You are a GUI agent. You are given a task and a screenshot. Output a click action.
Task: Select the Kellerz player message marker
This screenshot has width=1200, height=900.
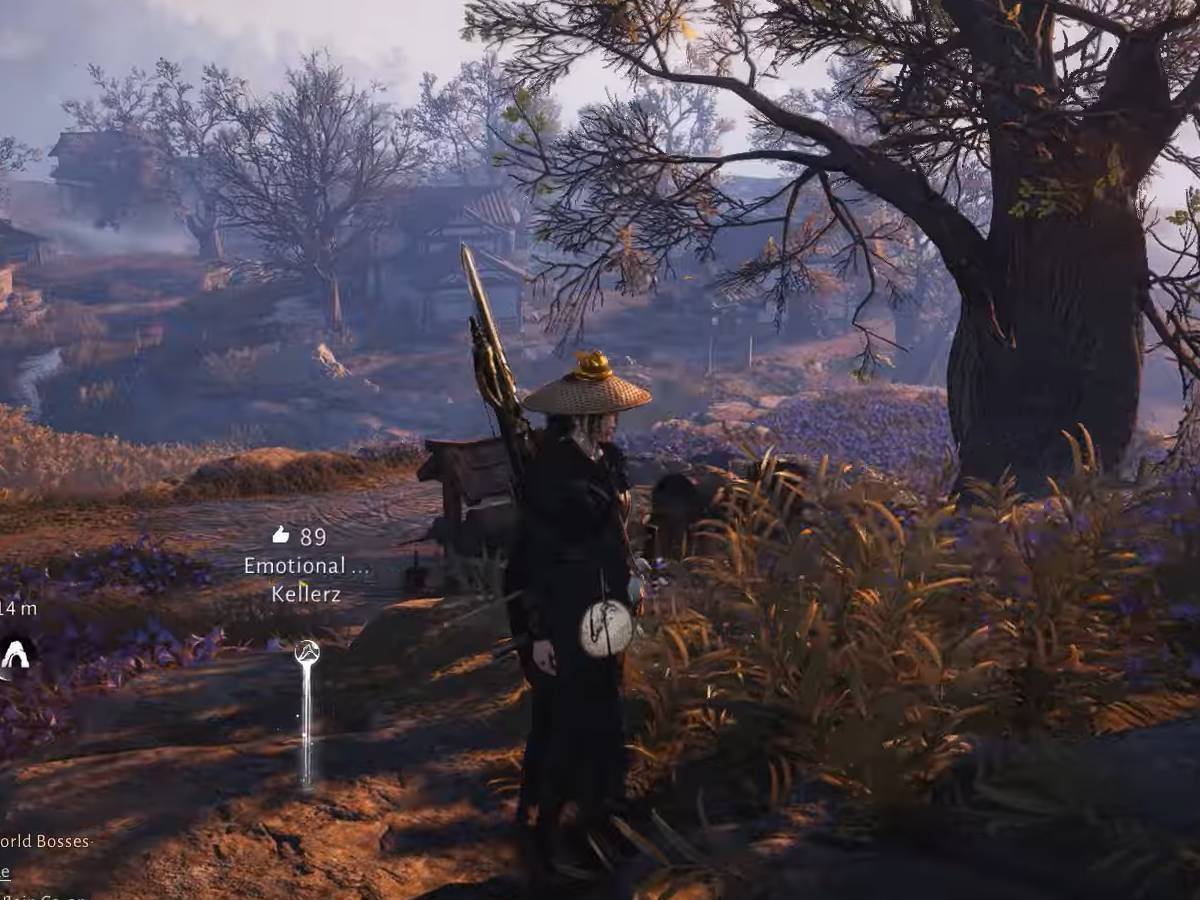point(307,655)
